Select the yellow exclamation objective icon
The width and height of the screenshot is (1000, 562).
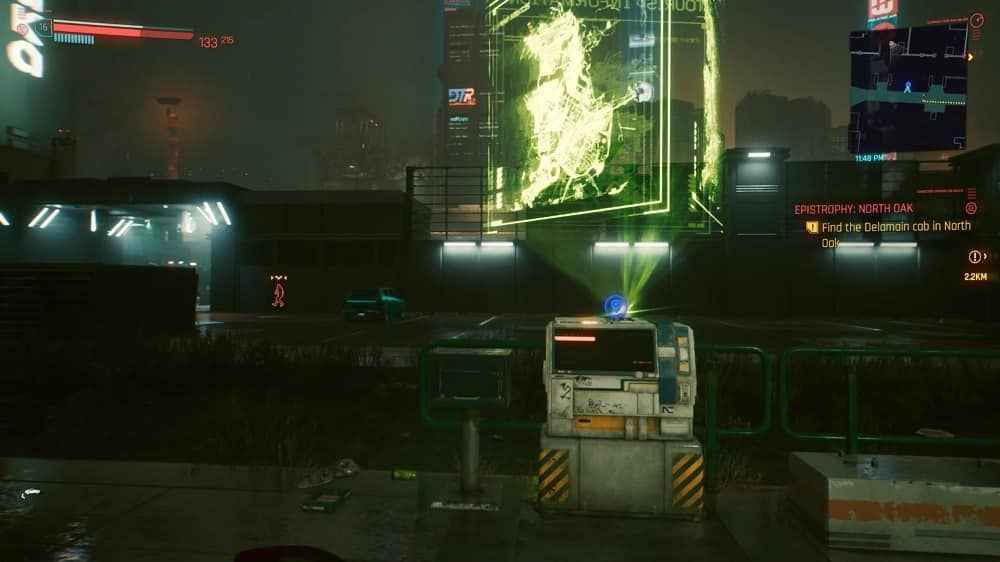coord(813,228)
